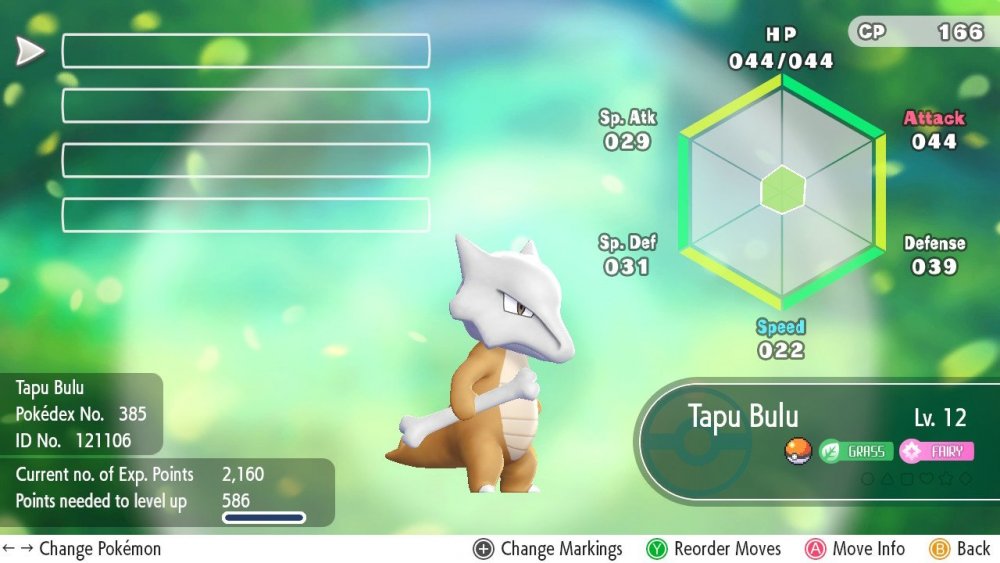Toggle the diamond marking

[965, 479]
